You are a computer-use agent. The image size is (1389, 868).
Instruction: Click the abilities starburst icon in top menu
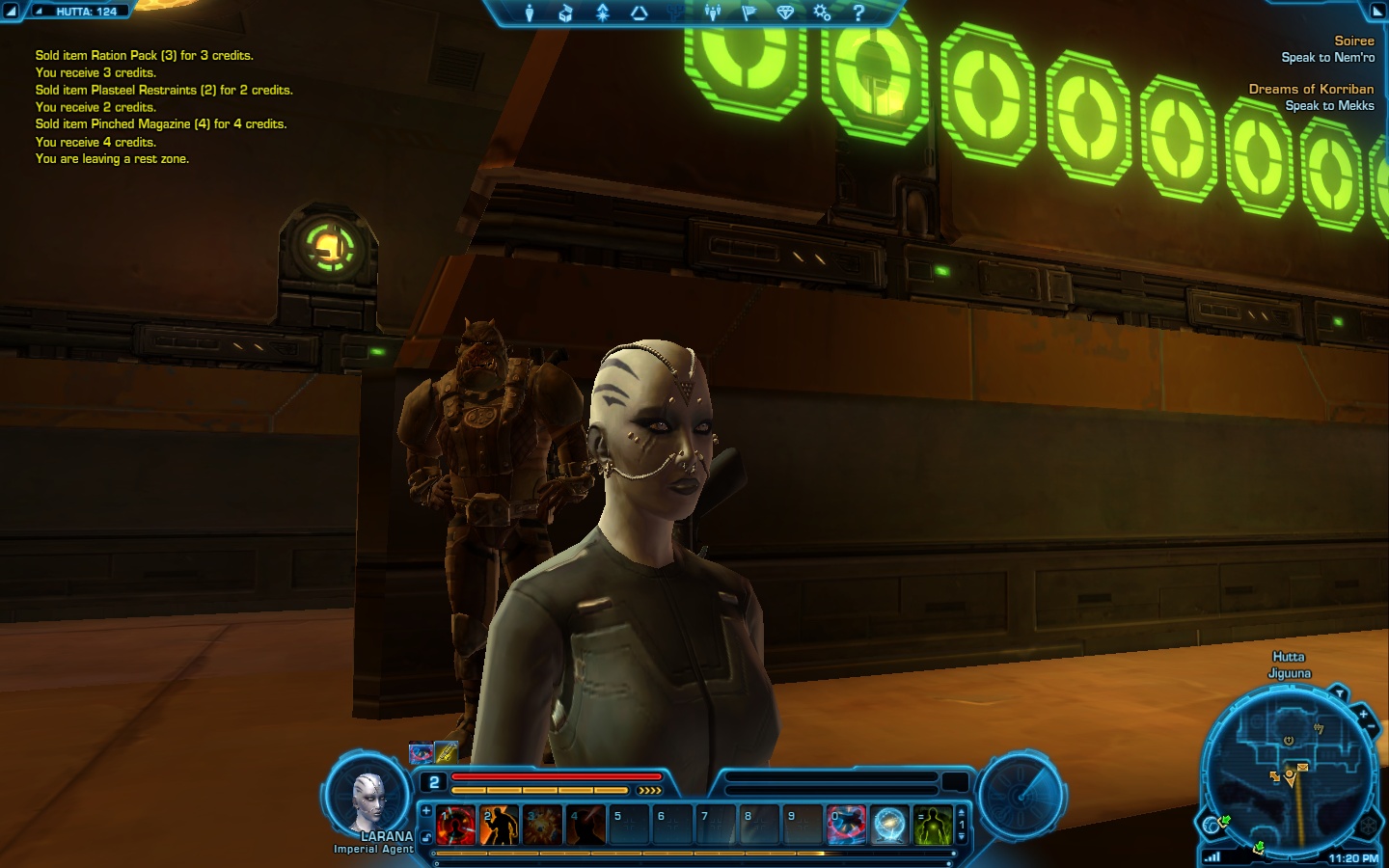pyautogui.click(x=603, y=13)
